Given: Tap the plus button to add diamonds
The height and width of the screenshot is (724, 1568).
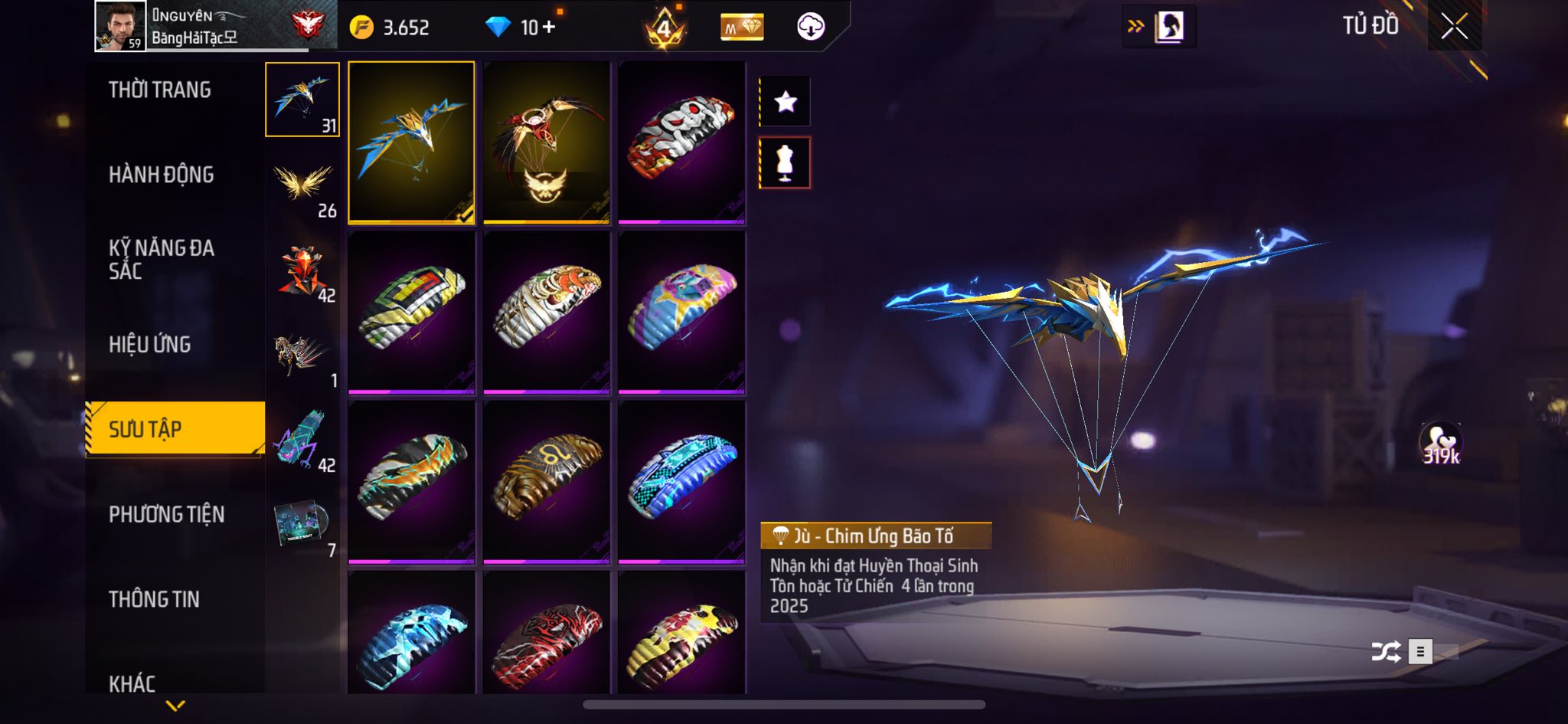Looking at the screenshot, I should [548, 28].
